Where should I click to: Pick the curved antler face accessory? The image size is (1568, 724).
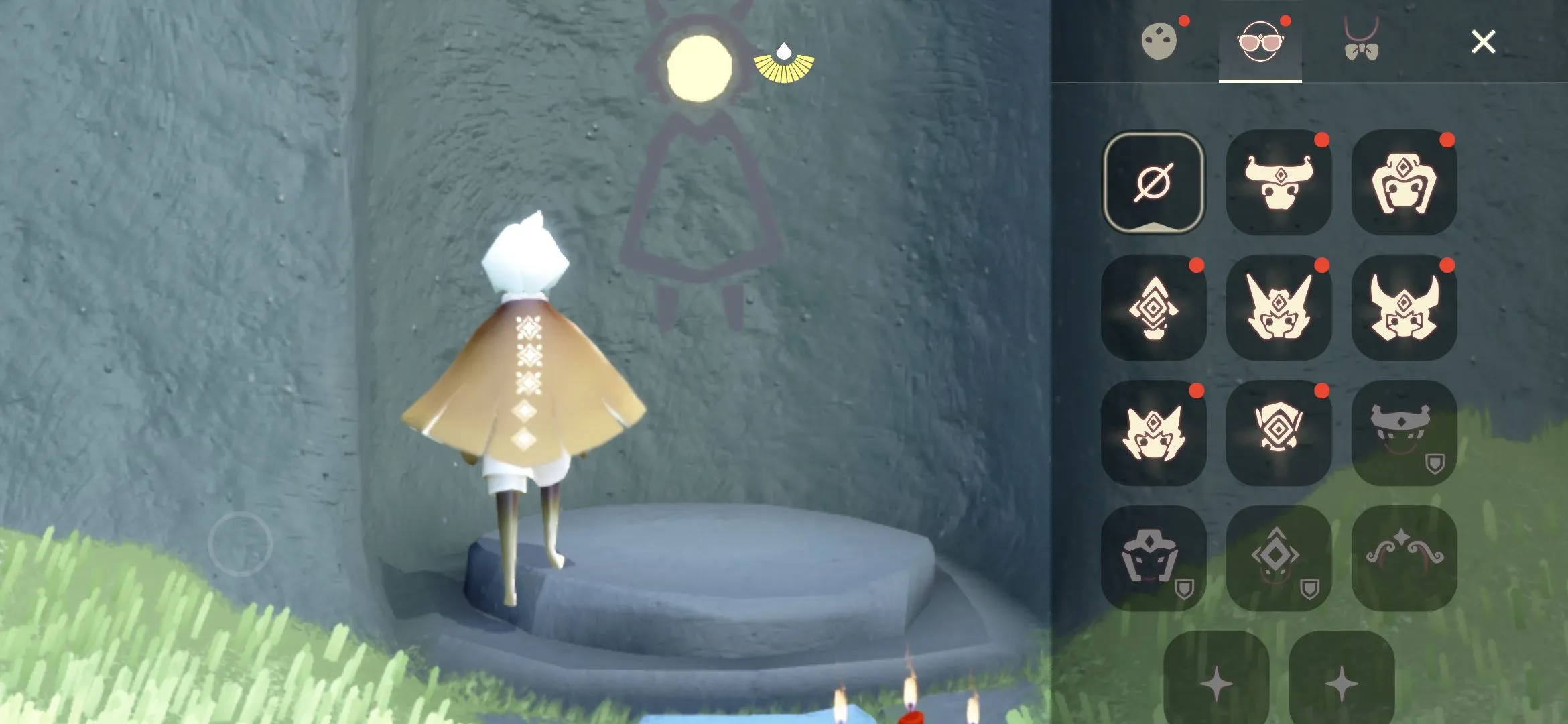(x=1404, y=556)
